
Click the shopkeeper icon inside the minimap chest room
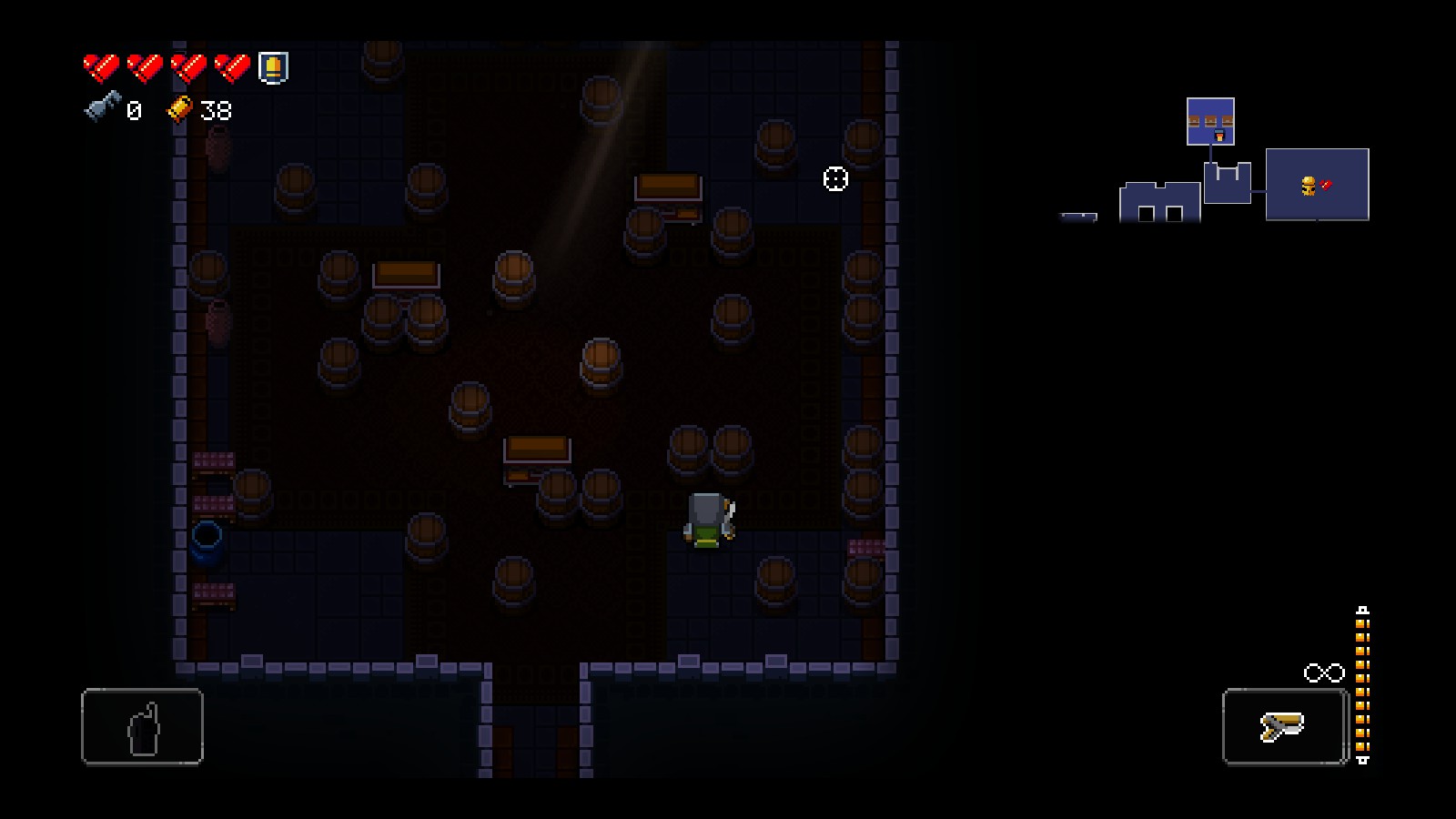(1219, 136)
